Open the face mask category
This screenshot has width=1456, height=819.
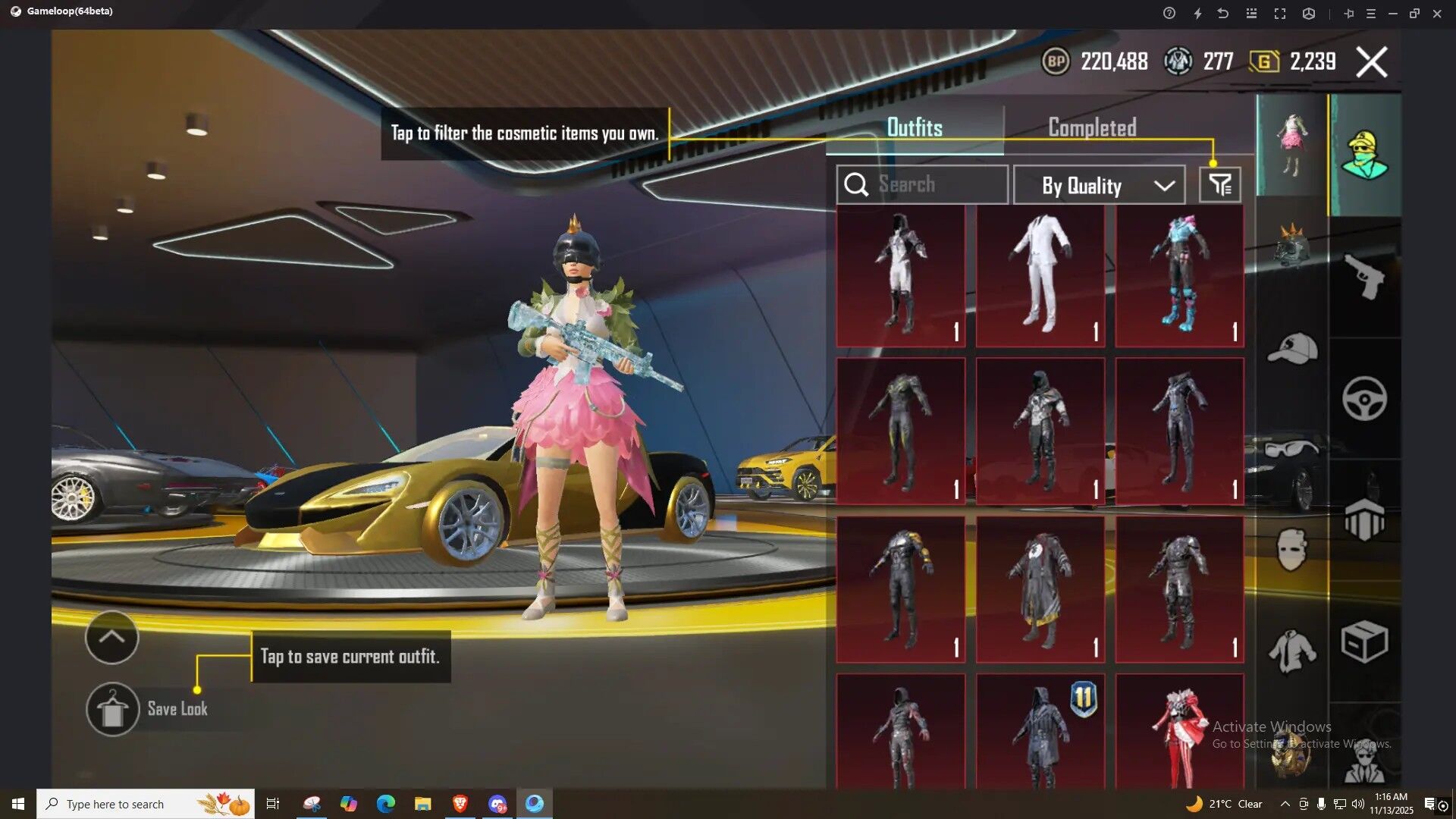(1291, 550)
